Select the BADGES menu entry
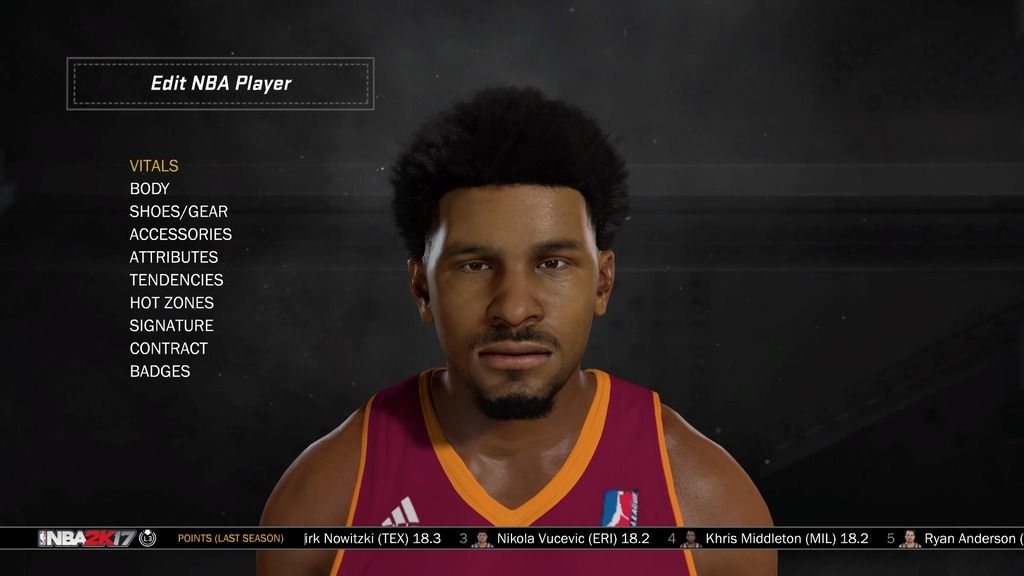 click(x=160, y=372)
